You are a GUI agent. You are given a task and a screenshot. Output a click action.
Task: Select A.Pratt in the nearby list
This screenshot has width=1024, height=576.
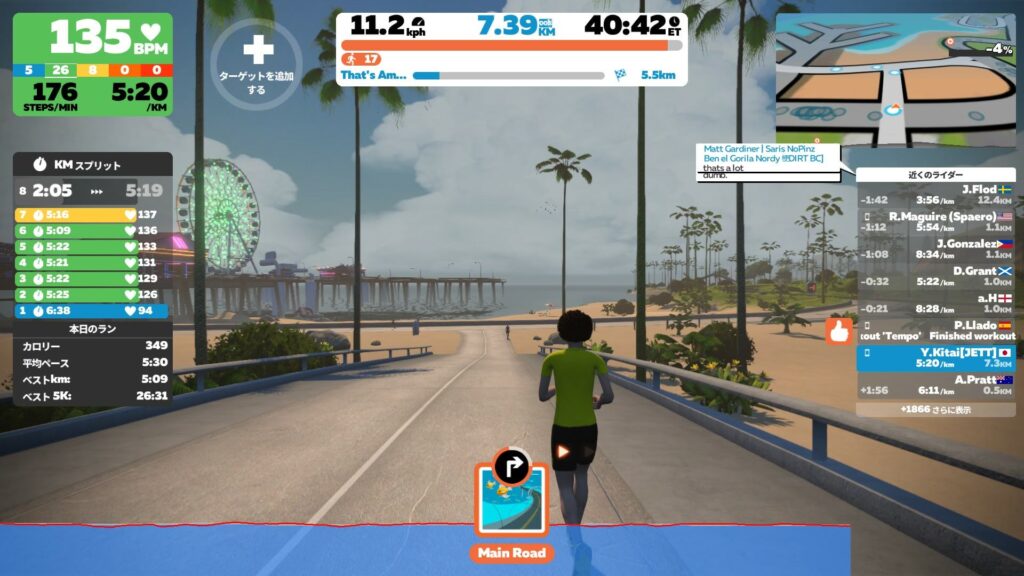[935, 384]
